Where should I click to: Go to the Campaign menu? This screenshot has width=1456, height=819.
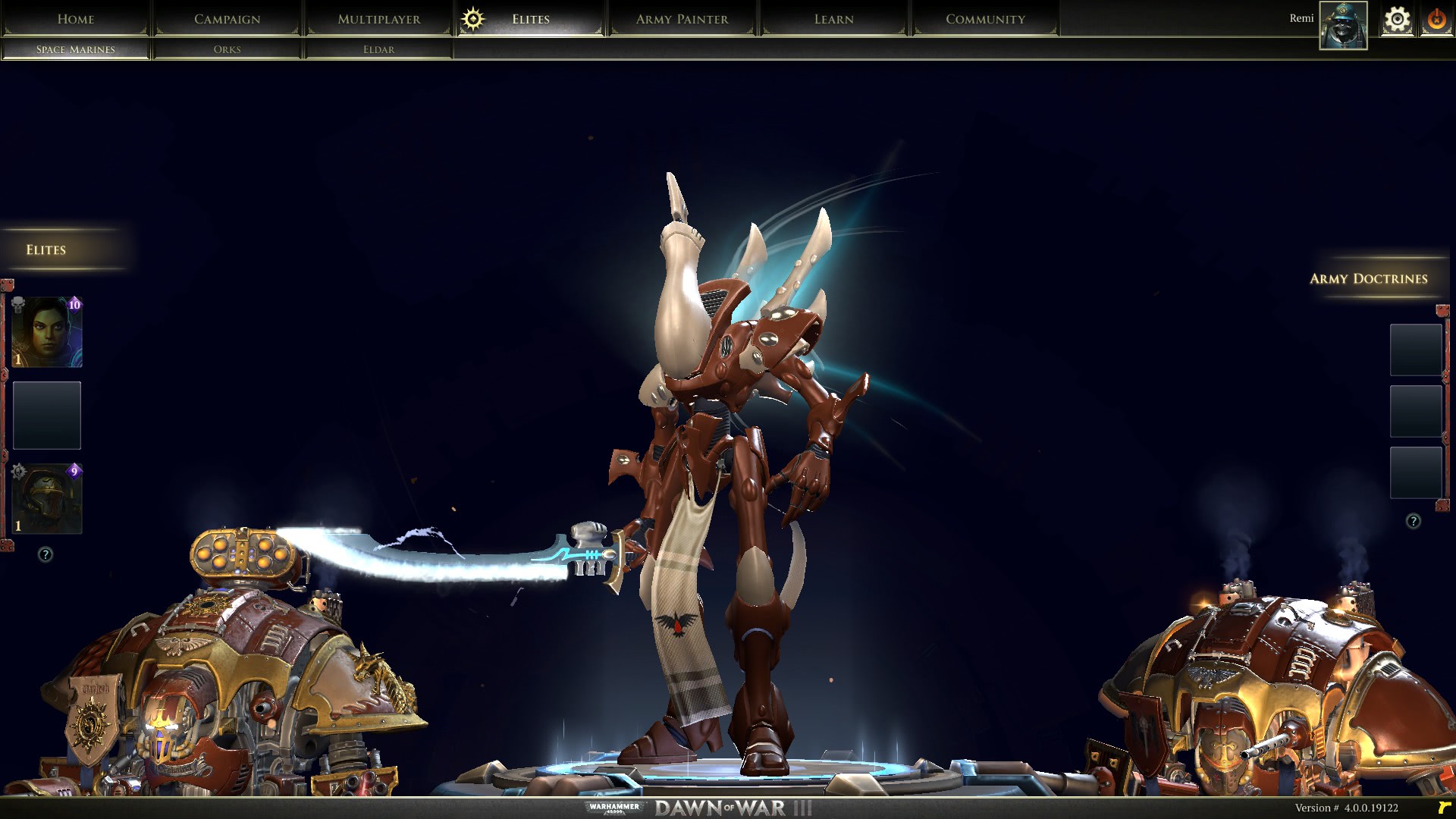[x=227, y=19]
